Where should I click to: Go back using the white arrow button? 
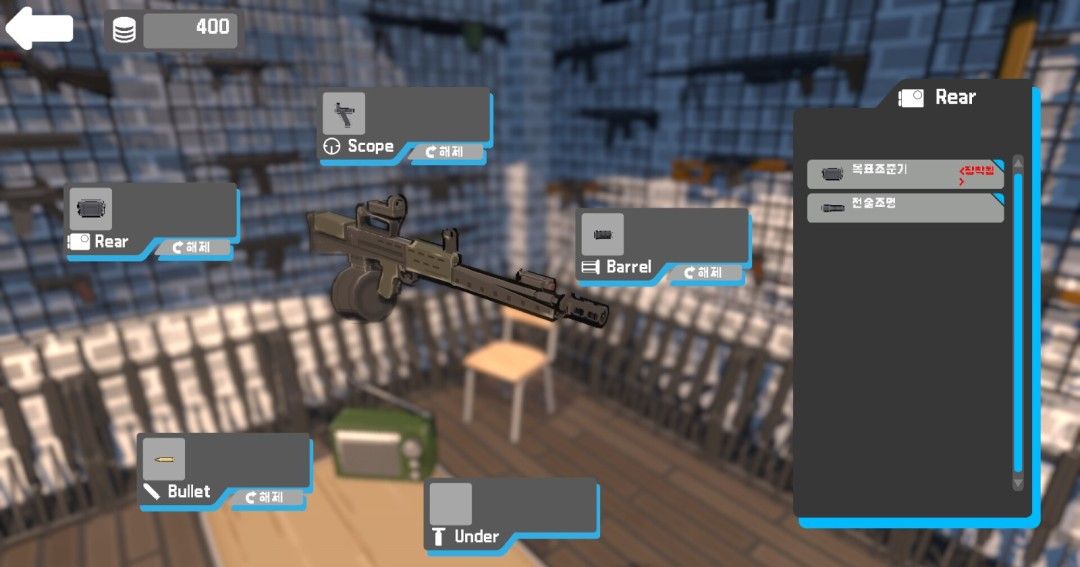coord(40,28)
